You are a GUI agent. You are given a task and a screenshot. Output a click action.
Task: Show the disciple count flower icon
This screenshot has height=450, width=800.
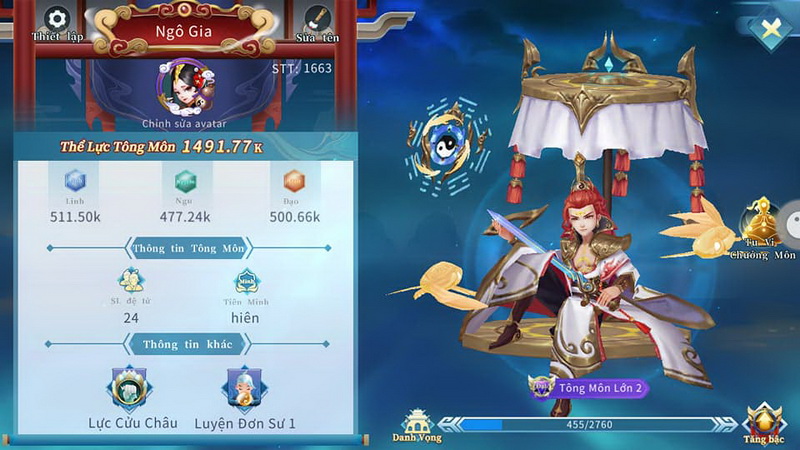131,280
